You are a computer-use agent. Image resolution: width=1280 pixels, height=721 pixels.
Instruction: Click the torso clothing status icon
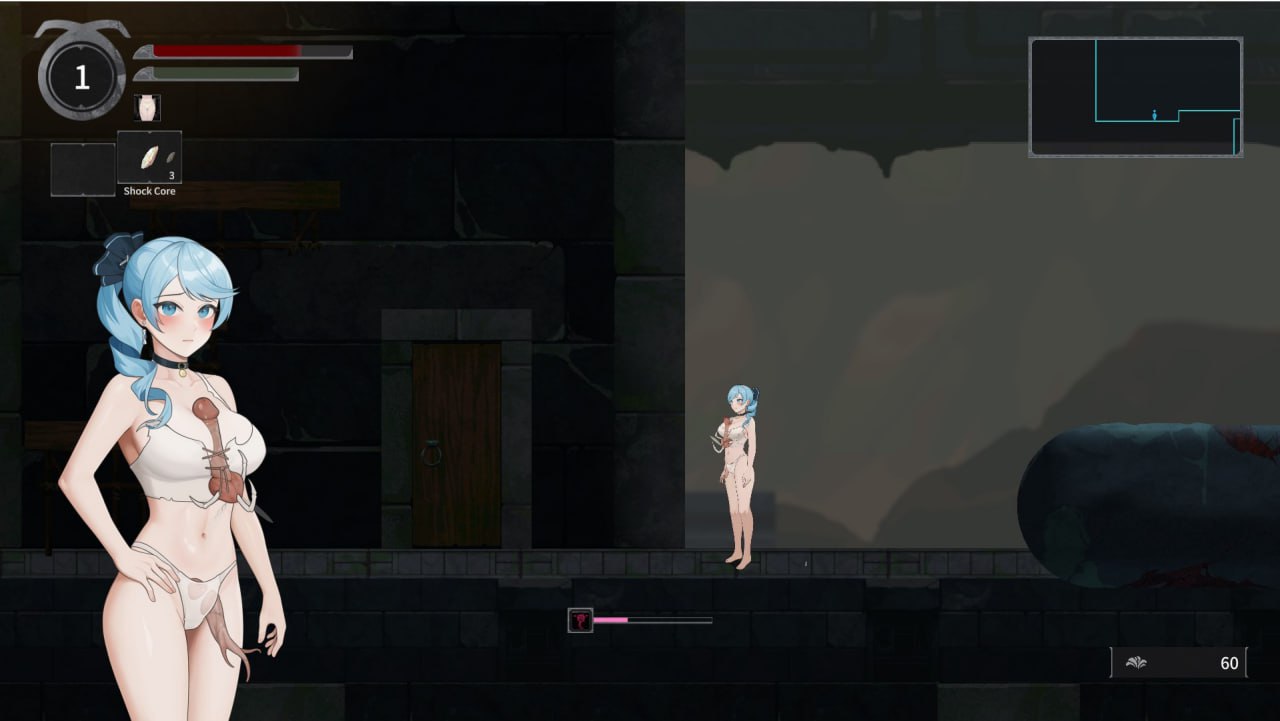click(x=148, y=106)
